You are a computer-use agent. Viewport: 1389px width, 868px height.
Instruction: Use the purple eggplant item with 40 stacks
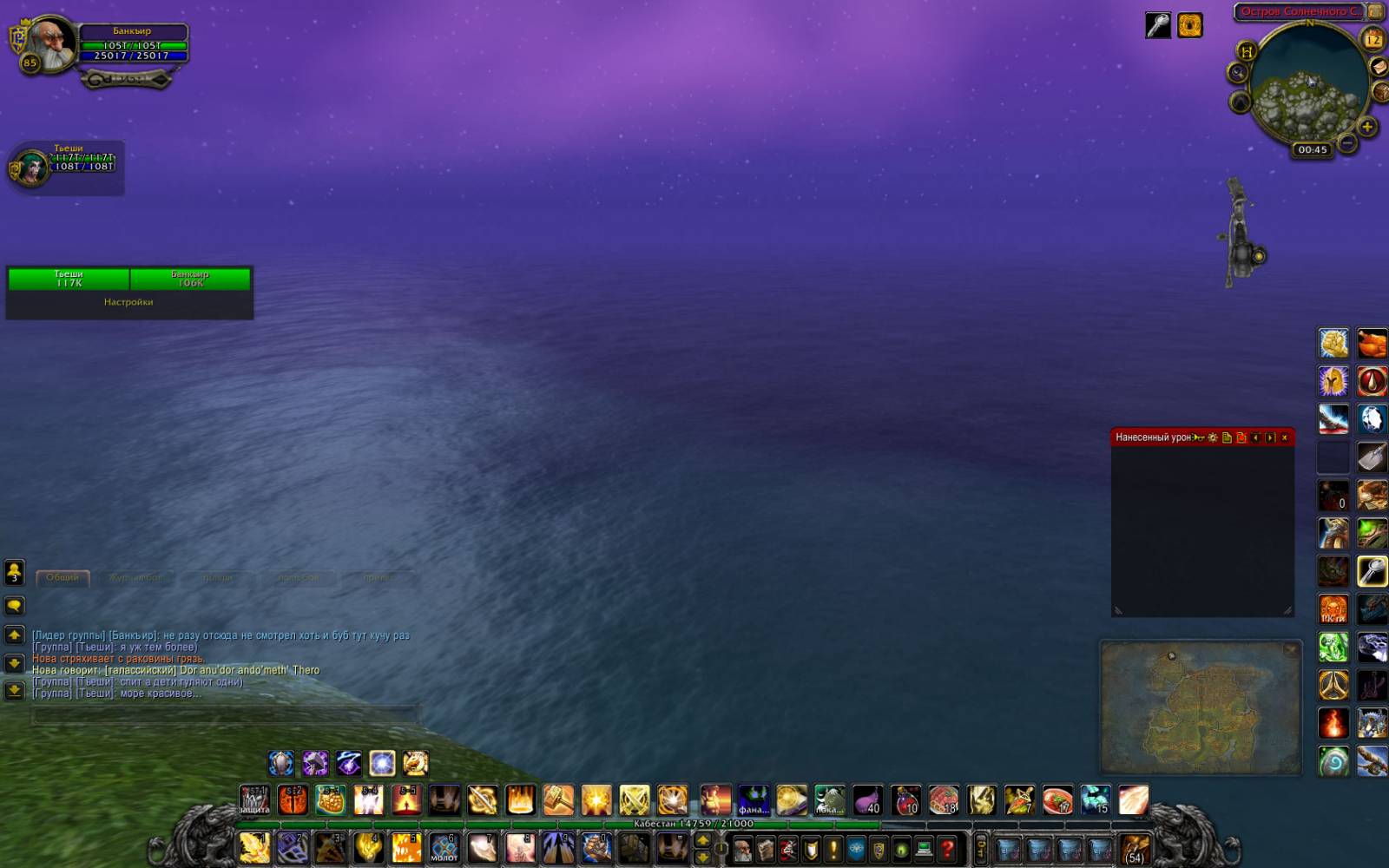click(x=867, y=799)
